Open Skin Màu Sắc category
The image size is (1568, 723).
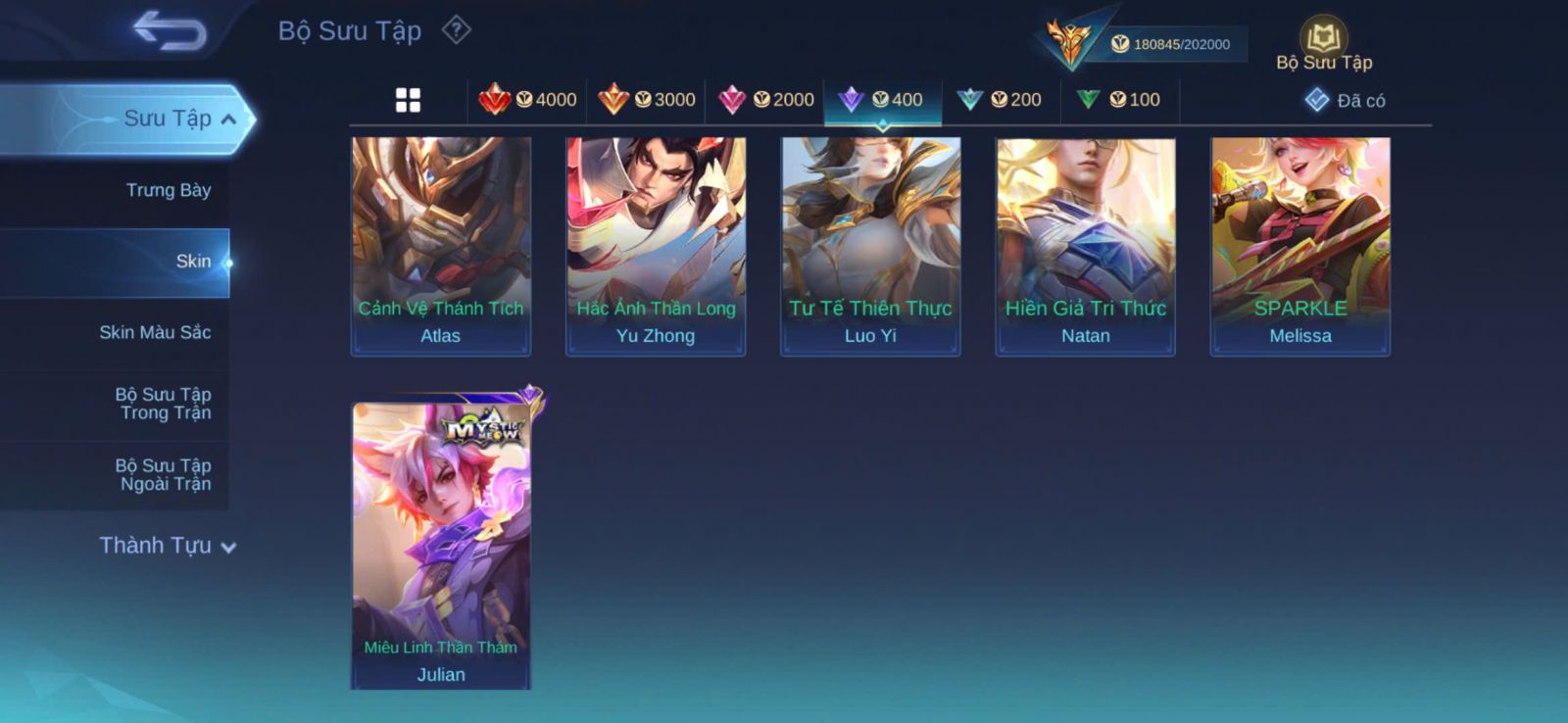155,333
